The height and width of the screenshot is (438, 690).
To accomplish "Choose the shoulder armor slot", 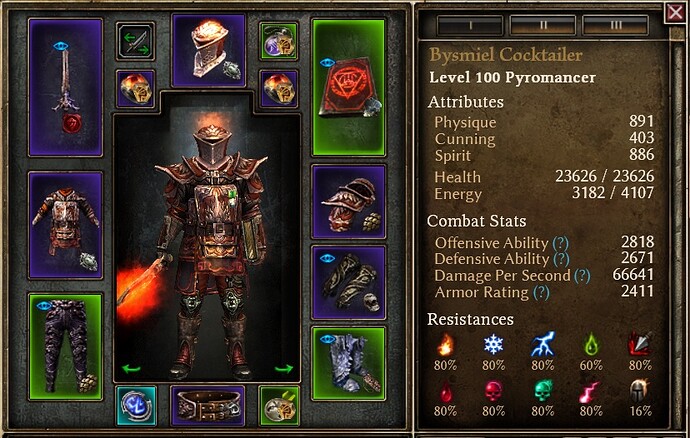I will pyautogui.click(x=349, y=198).
